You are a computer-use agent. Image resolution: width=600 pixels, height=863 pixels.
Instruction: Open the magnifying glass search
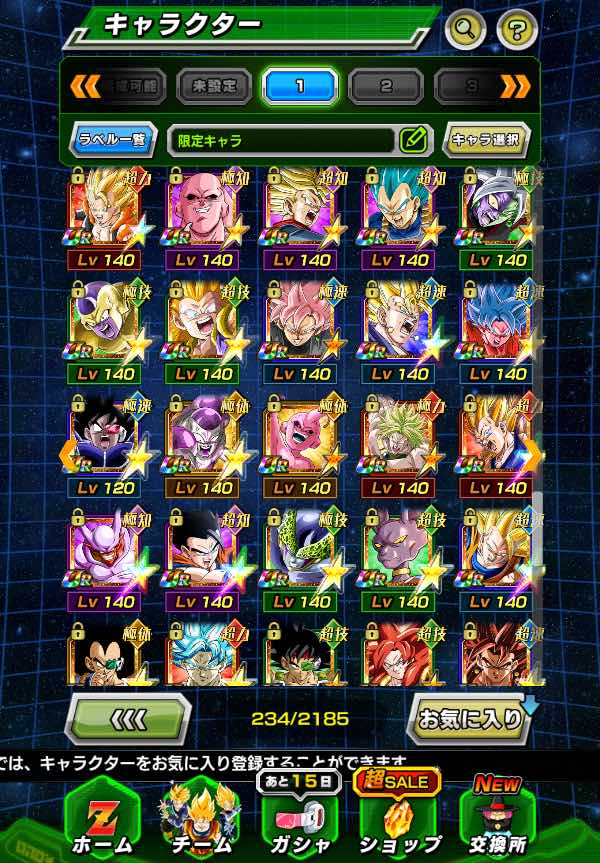(x=465, y=28)
